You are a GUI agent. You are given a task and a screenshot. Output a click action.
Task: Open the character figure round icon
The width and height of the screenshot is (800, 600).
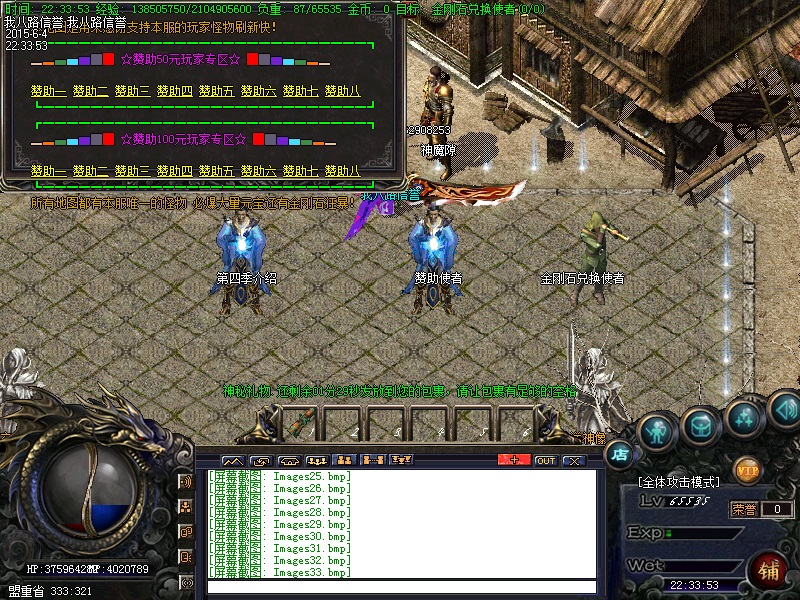click(x=656, y=430)
